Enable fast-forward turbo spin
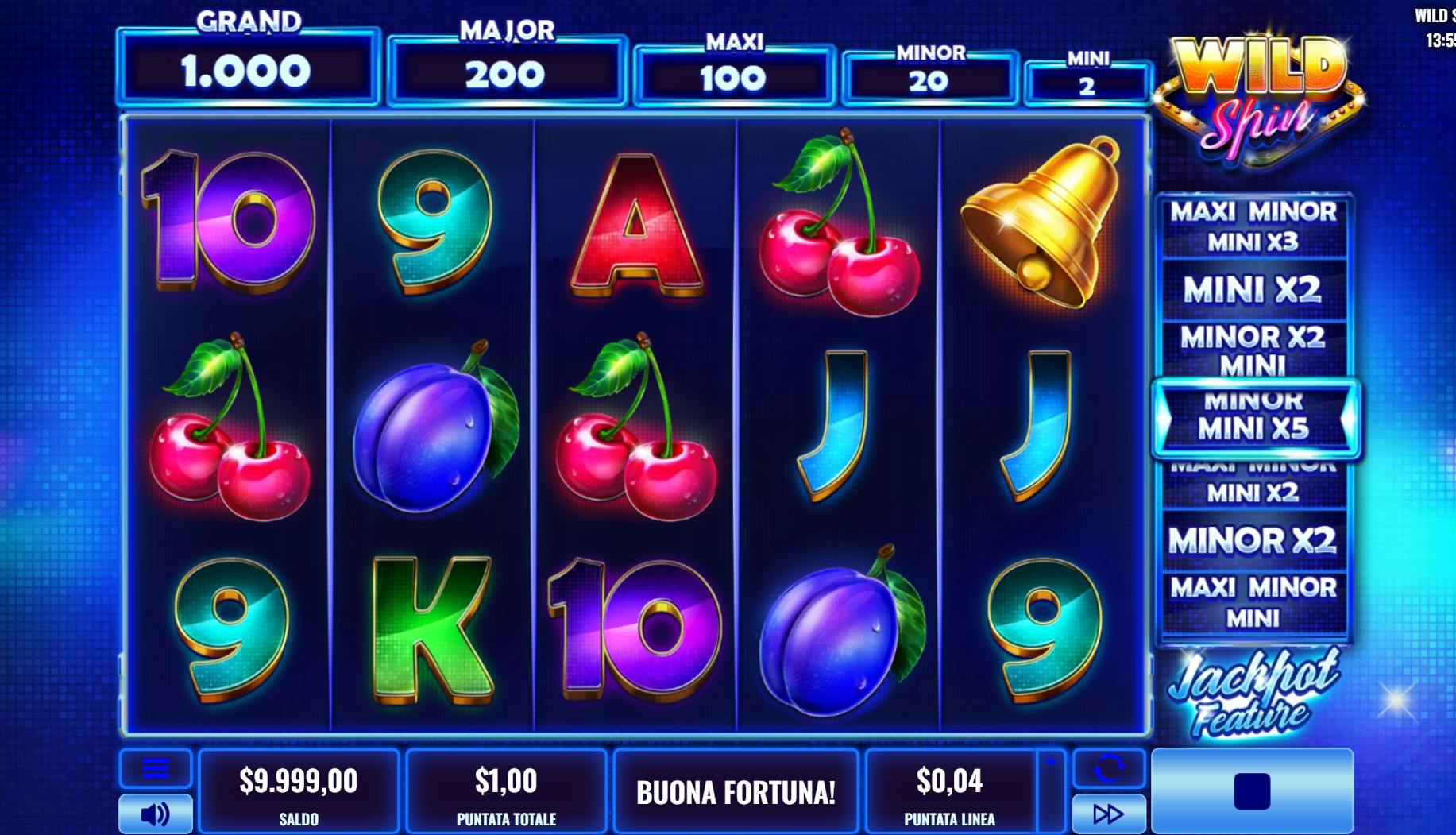1456x835 pixels. (x=1109, y=814)
